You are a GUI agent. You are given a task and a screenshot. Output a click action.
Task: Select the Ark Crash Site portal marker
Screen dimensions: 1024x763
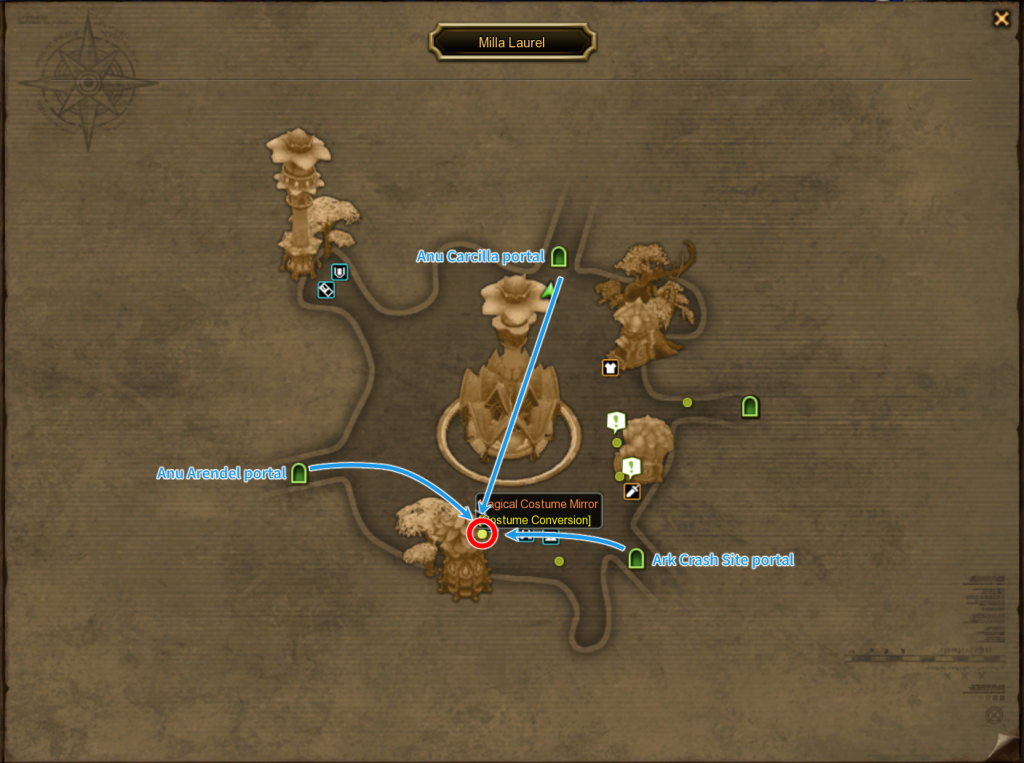(636, 559)
